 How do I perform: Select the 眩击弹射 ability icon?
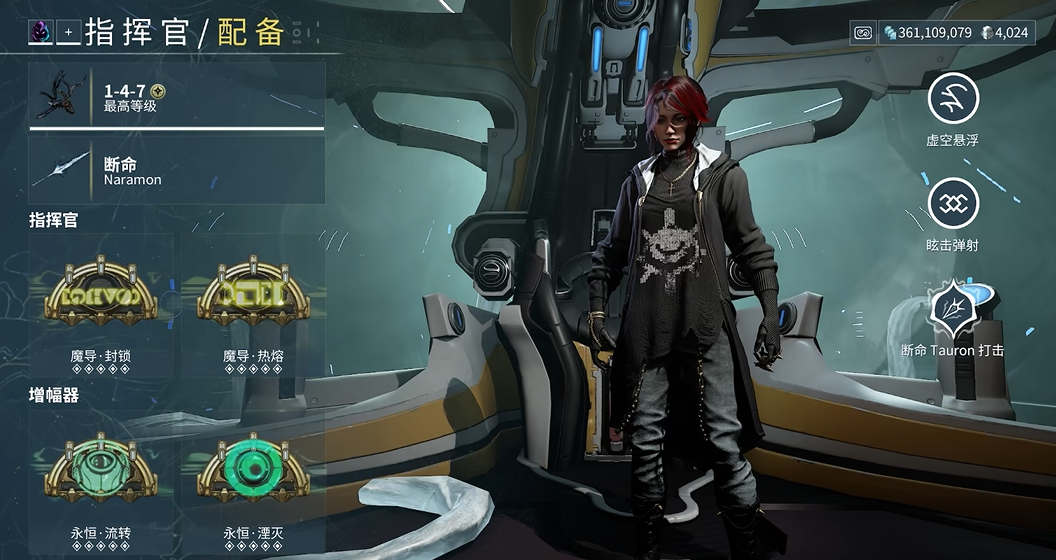[x=952, y=203]
